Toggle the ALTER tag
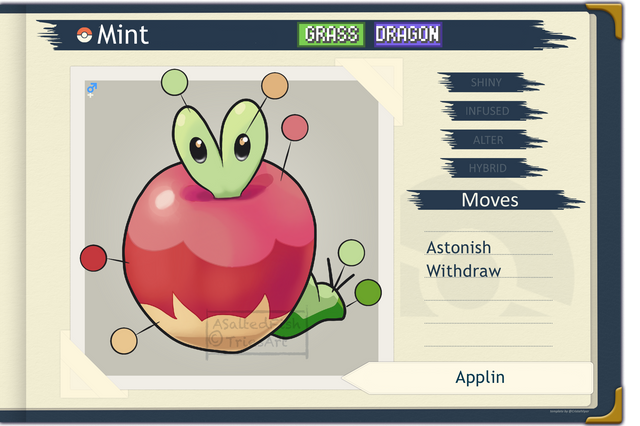The image size is (640, 426). point(487,140)
